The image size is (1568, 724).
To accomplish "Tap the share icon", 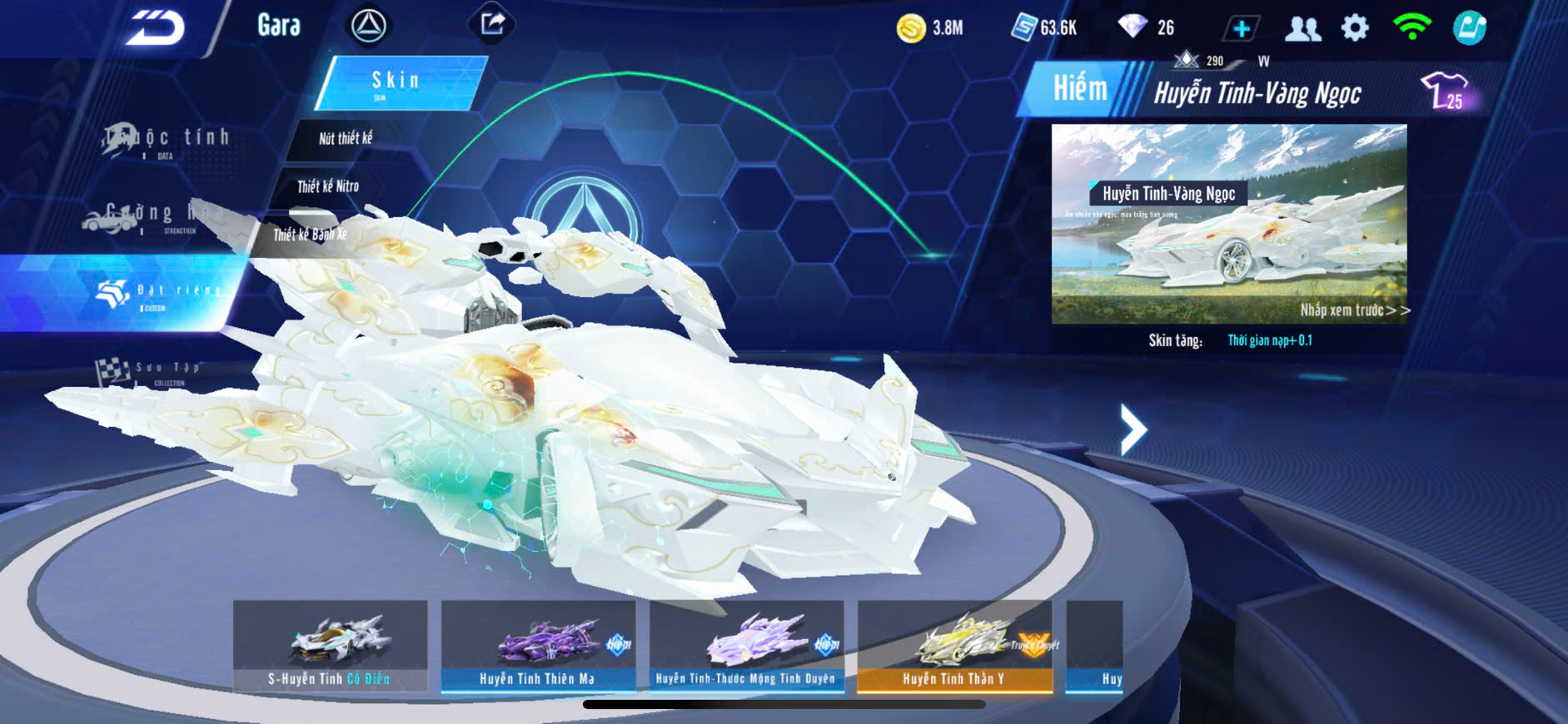I will point(492,24).
